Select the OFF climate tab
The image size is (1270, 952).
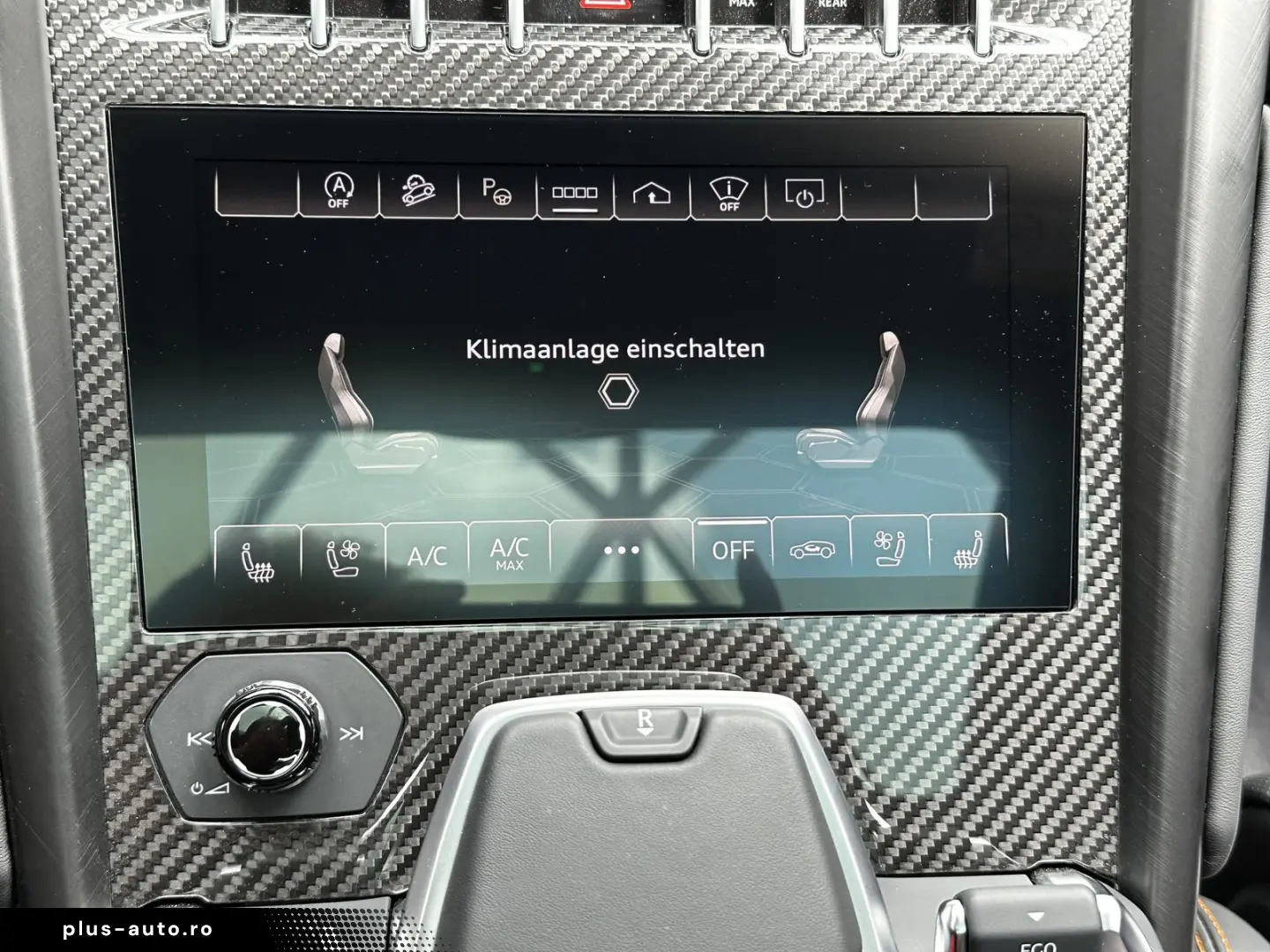[x=734, y=550]
